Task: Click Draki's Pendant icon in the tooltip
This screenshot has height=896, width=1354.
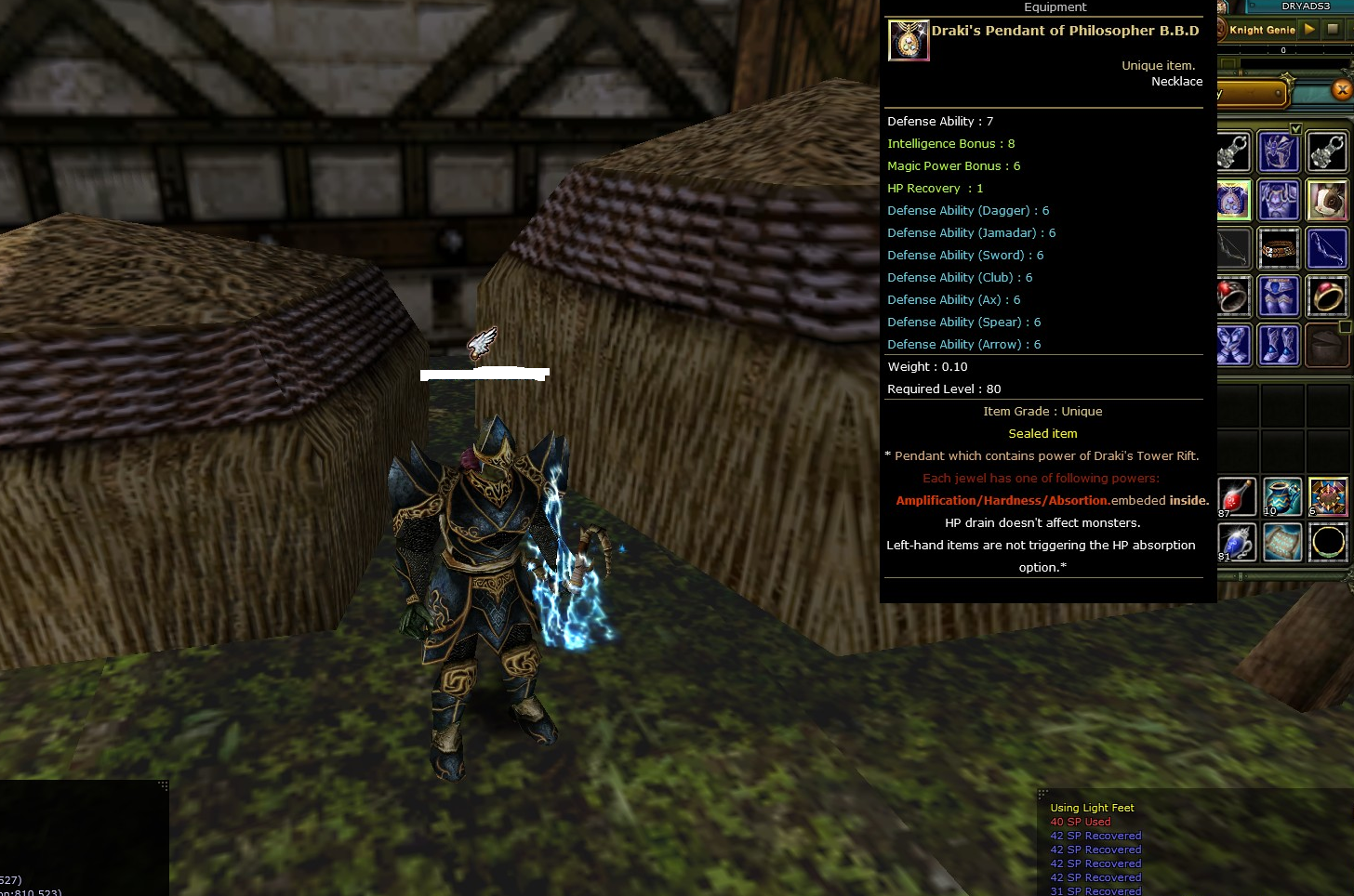Action: 909,40
